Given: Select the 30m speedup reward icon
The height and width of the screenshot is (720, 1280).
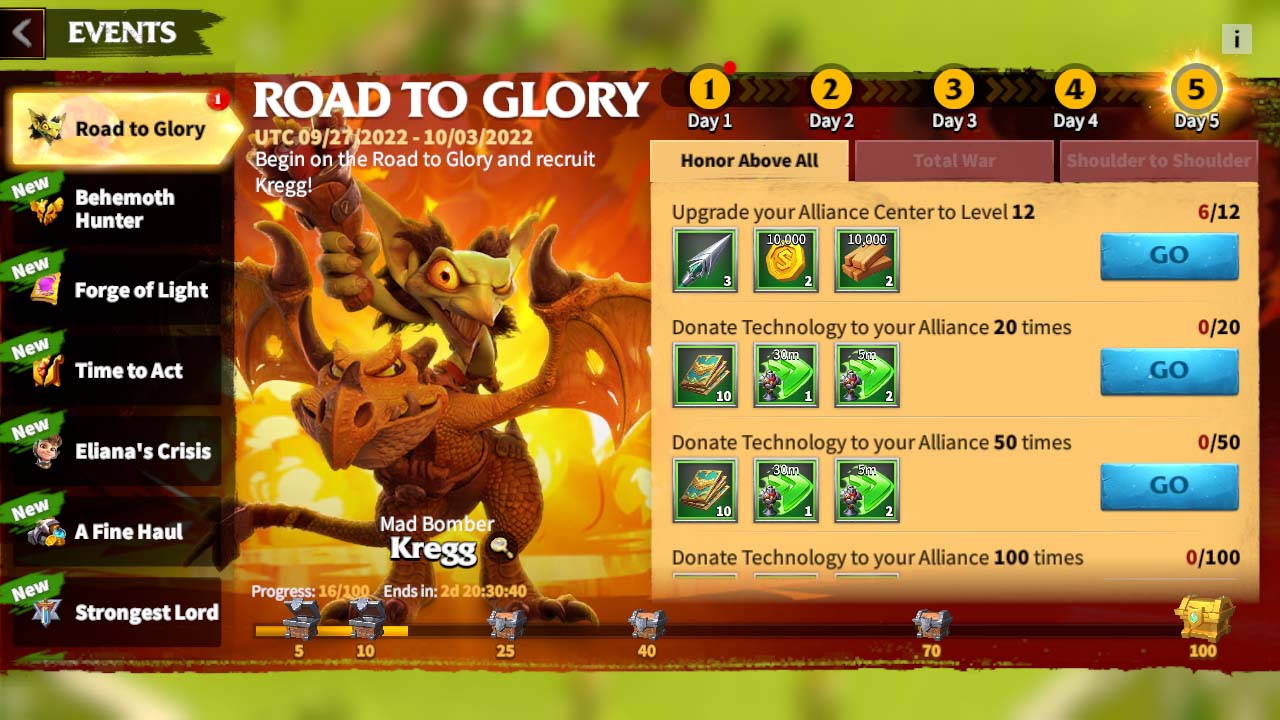Looking at the screenshot, I should (x=785, y=374).
